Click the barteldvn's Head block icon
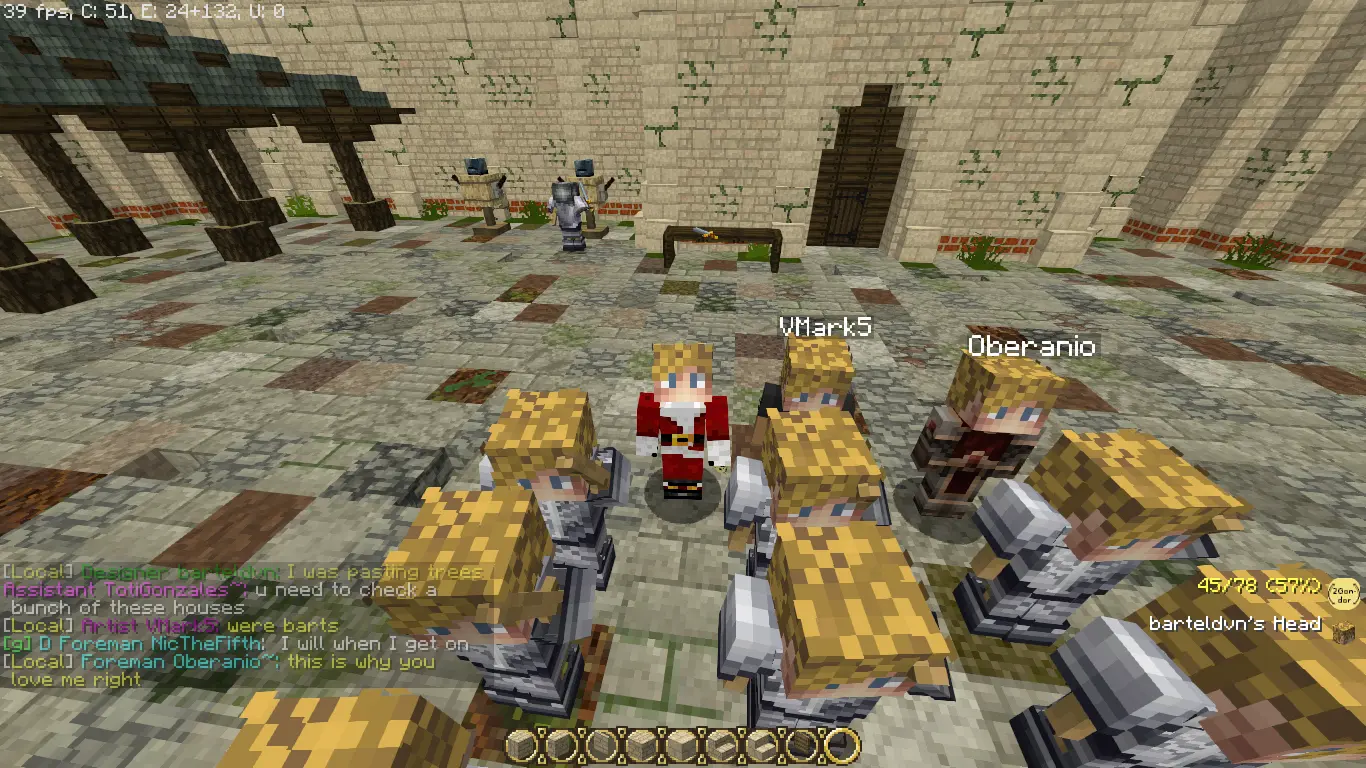This screenshot has height=768, width=1366. coord(1343,627)
